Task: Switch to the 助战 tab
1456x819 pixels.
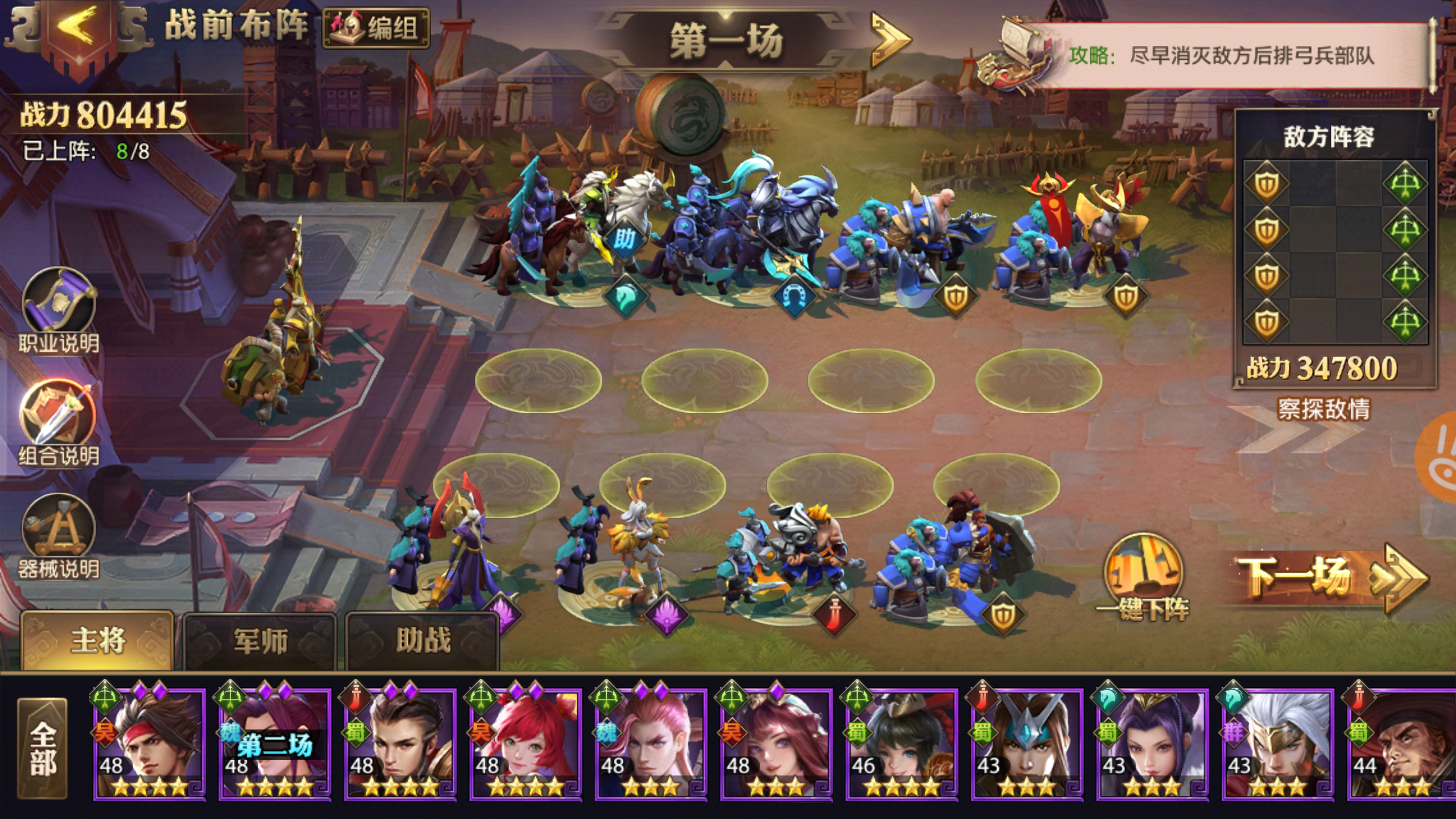Action: [423, 640]
